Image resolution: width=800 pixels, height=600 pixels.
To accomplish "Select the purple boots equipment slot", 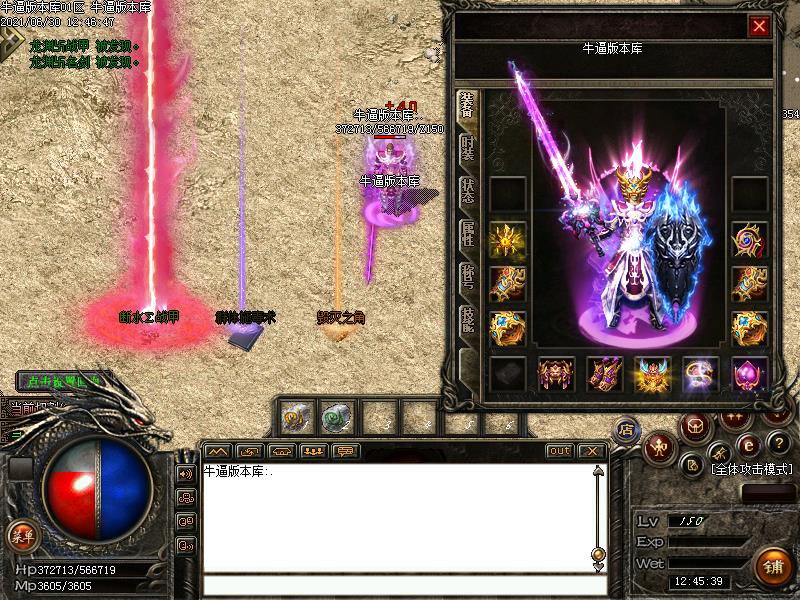I will [x=604, y=374].
